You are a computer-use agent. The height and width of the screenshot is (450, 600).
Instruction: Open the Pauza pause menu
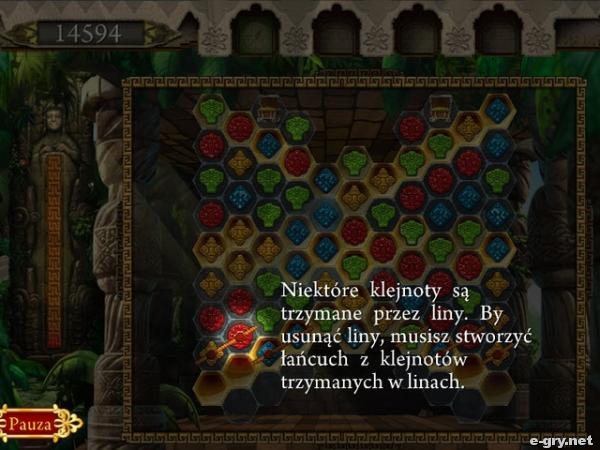(x=39, y=422)
